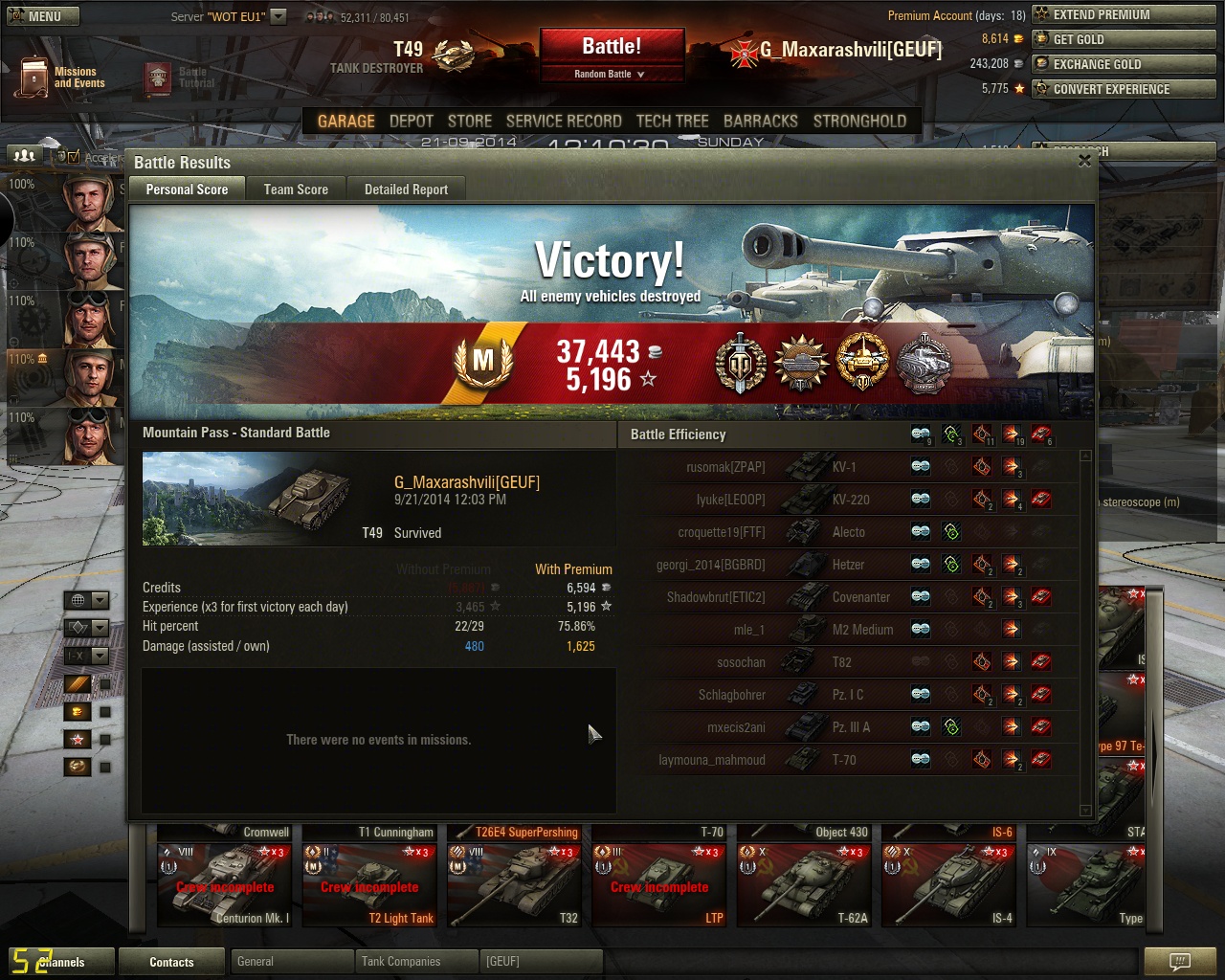Open the Barracks section

point(760,122)
